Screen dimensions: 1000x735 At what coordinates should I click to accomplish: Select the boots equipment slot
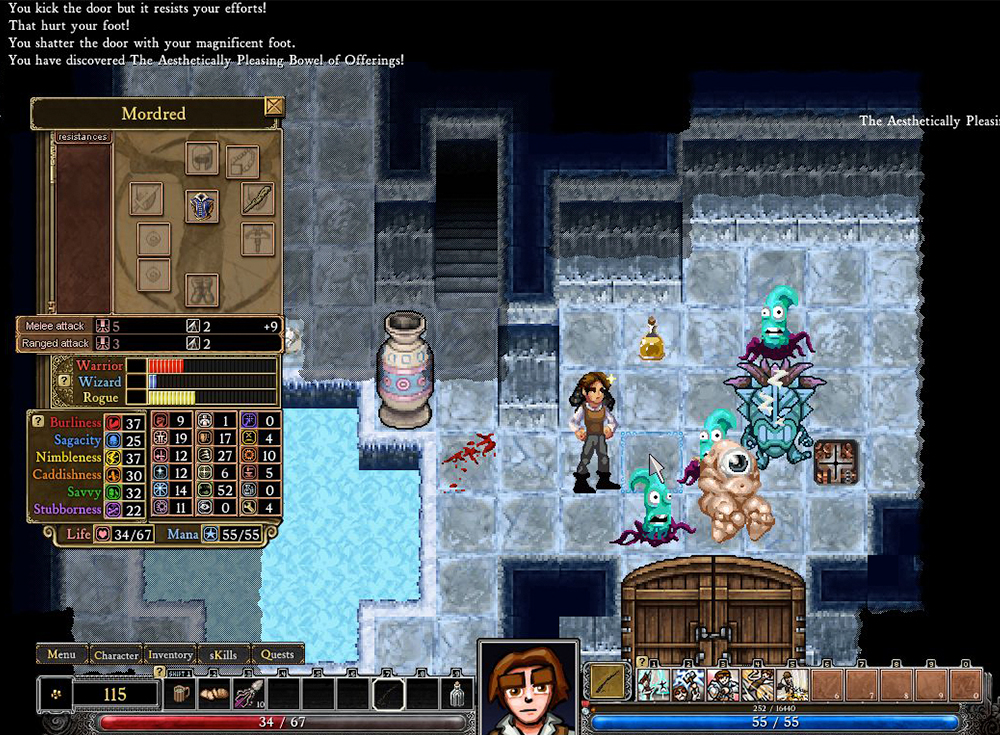202,289
